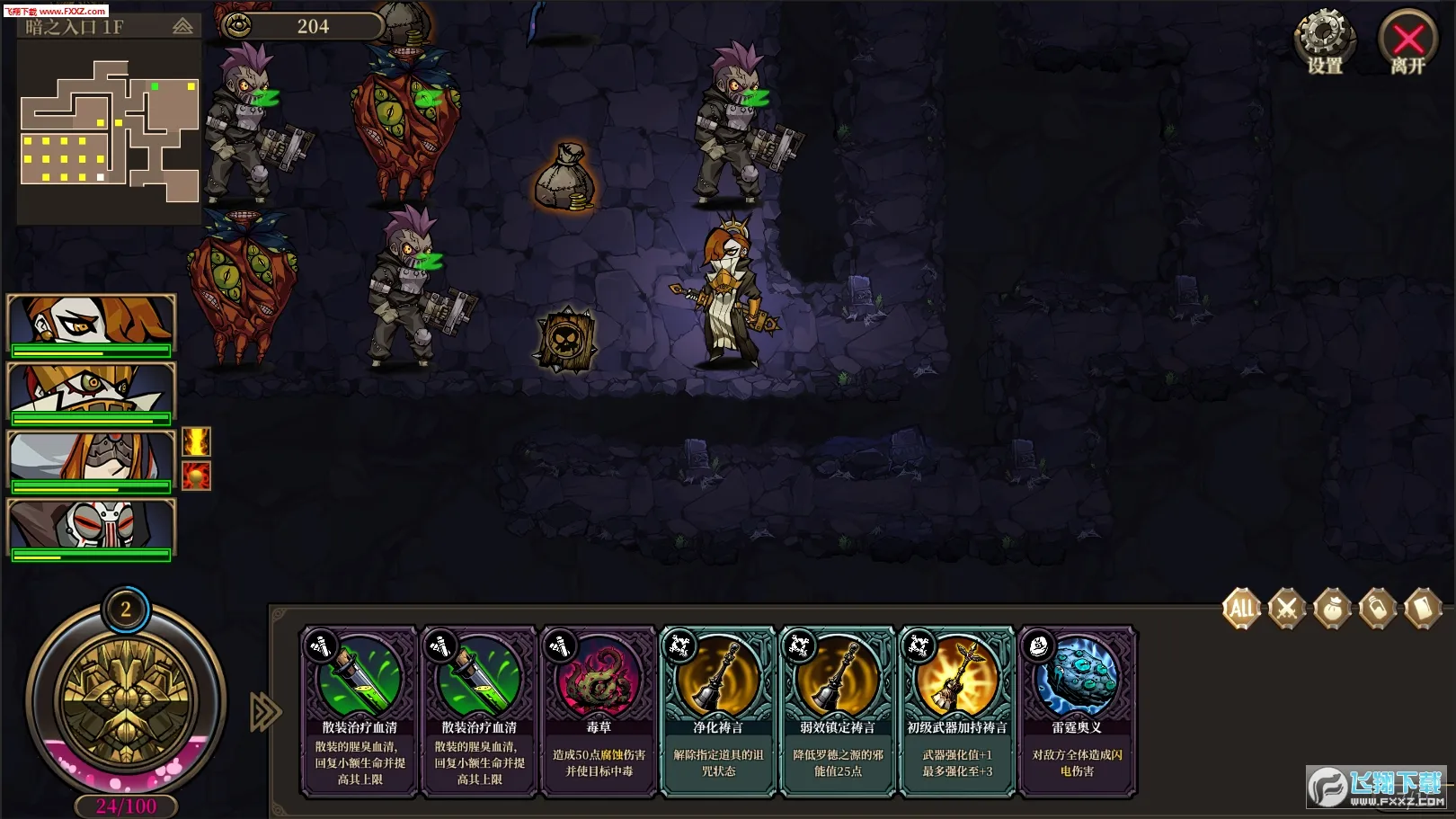Image resolution: width=1456 pixels, height=819 pixels.
Task: Open the dungeon minimap
Action: (109, 131)
